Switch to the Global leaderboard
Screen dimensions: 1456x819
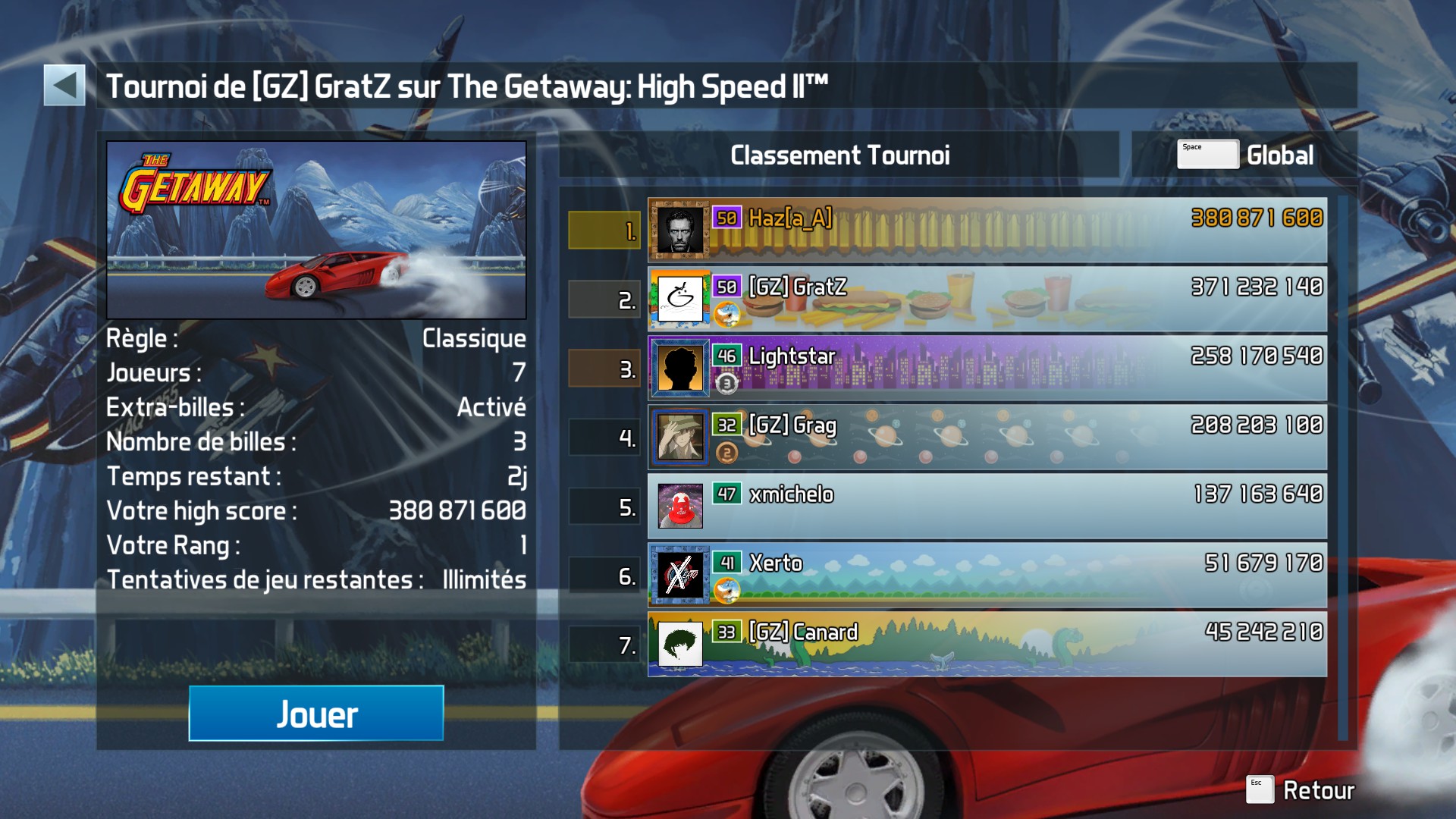1245,155
